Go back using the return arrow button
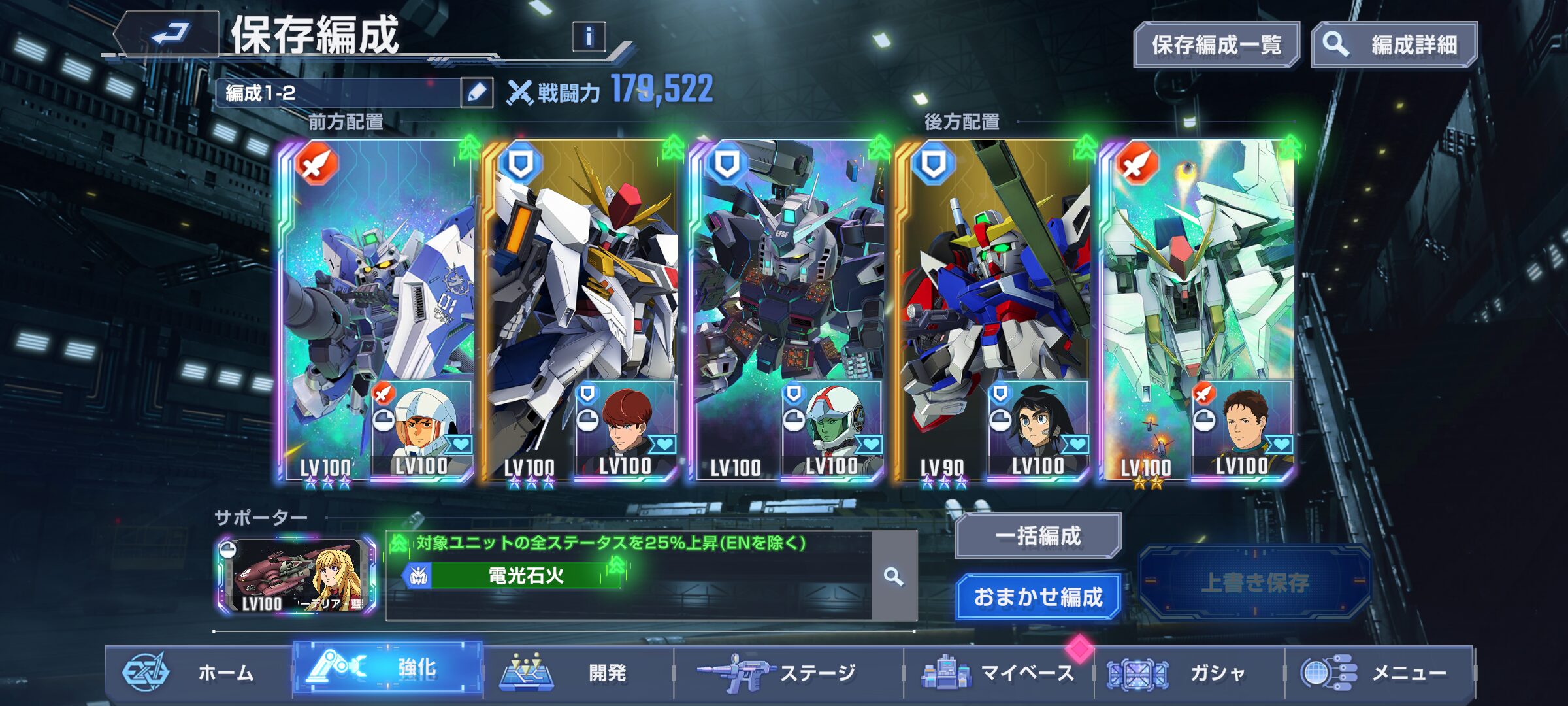 168,34
